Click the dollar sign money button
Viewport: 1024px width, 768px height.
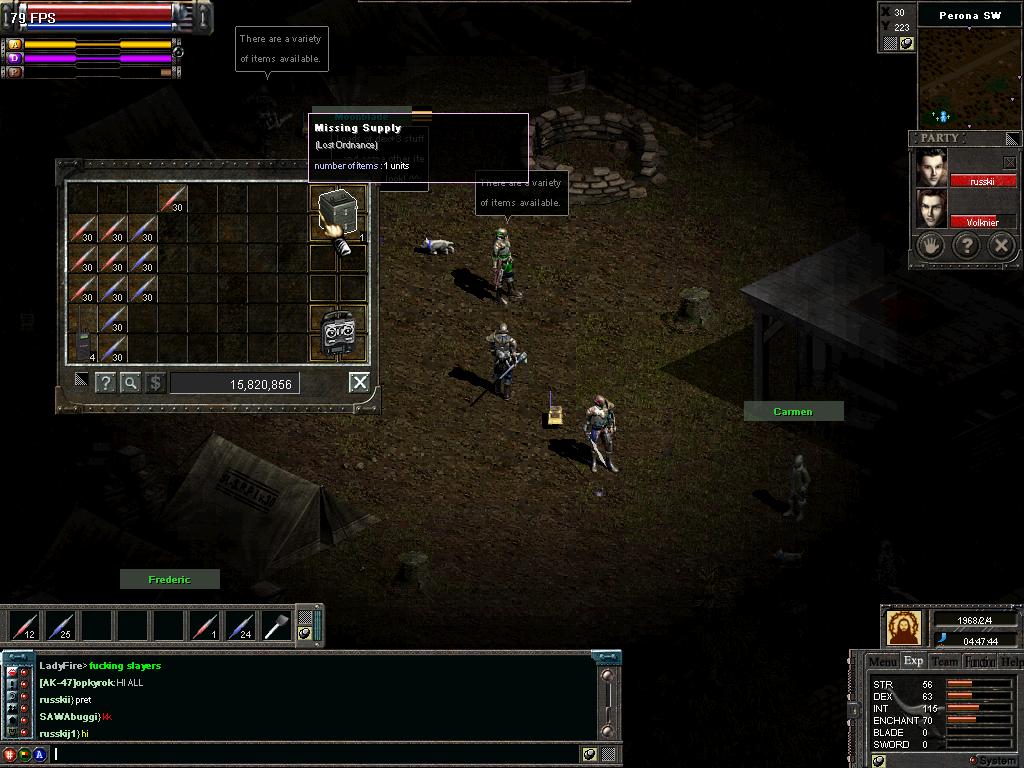pos(155,382)
